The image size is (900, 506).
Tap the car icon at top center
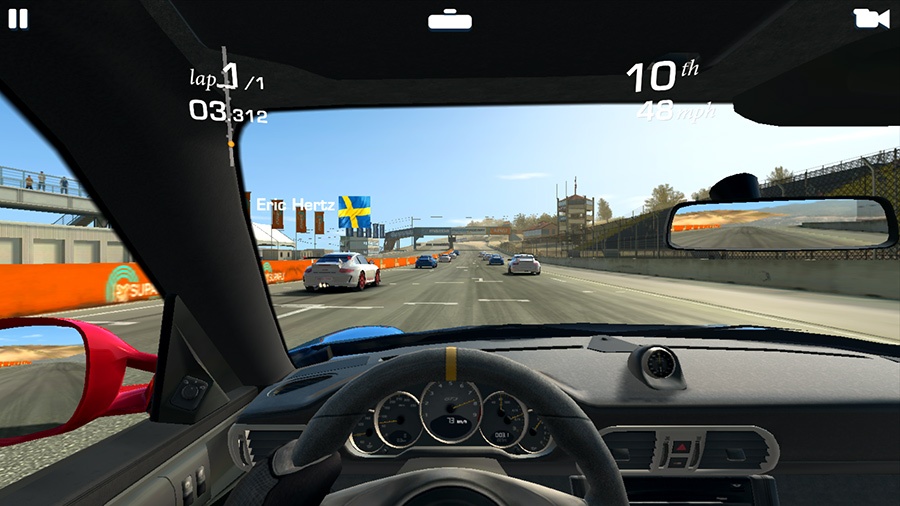pyautogui.click(x=449, y=20)
